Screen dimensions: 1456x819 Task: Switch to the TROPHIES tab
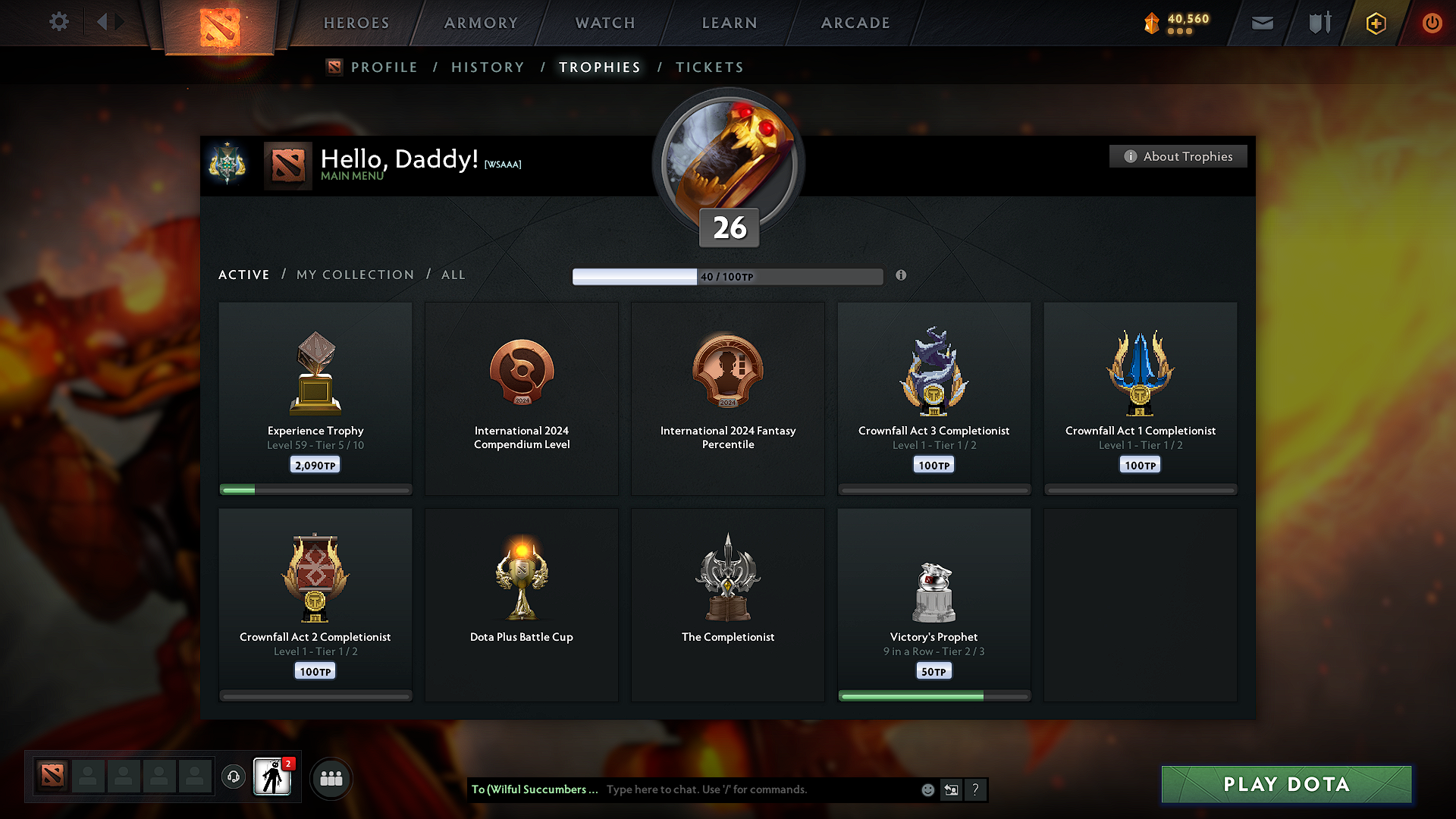(600, 67)
